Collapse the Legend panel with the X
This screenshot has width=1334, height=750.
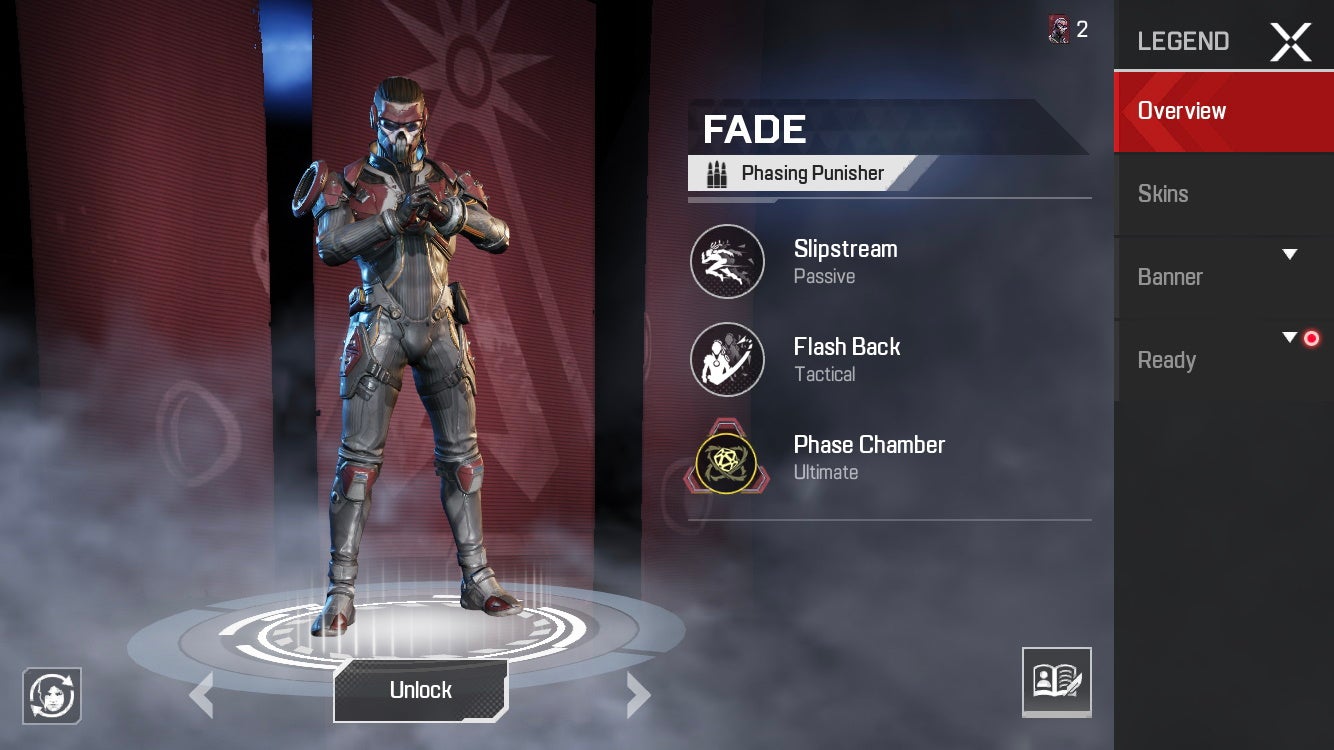click(x=1291, y=41)
